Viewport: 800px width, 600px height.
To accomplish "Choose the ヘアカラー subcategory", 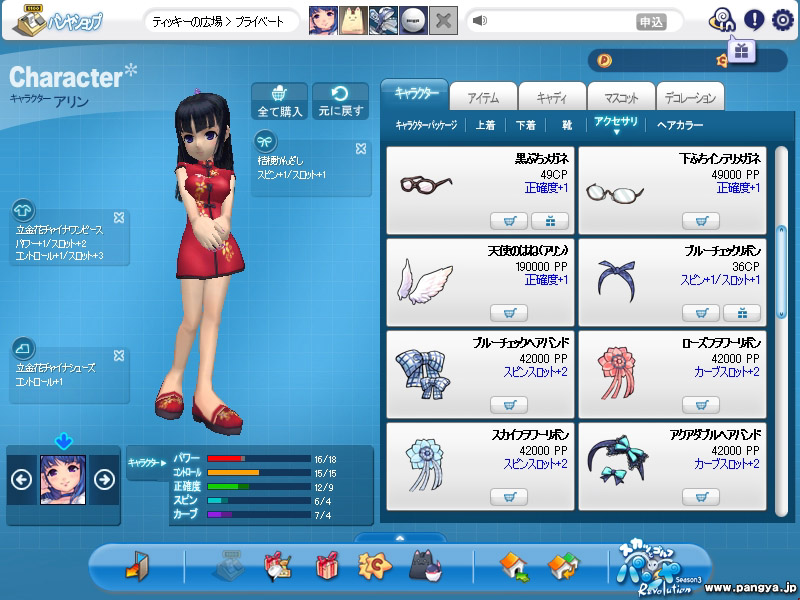I will tap(680, 126).
